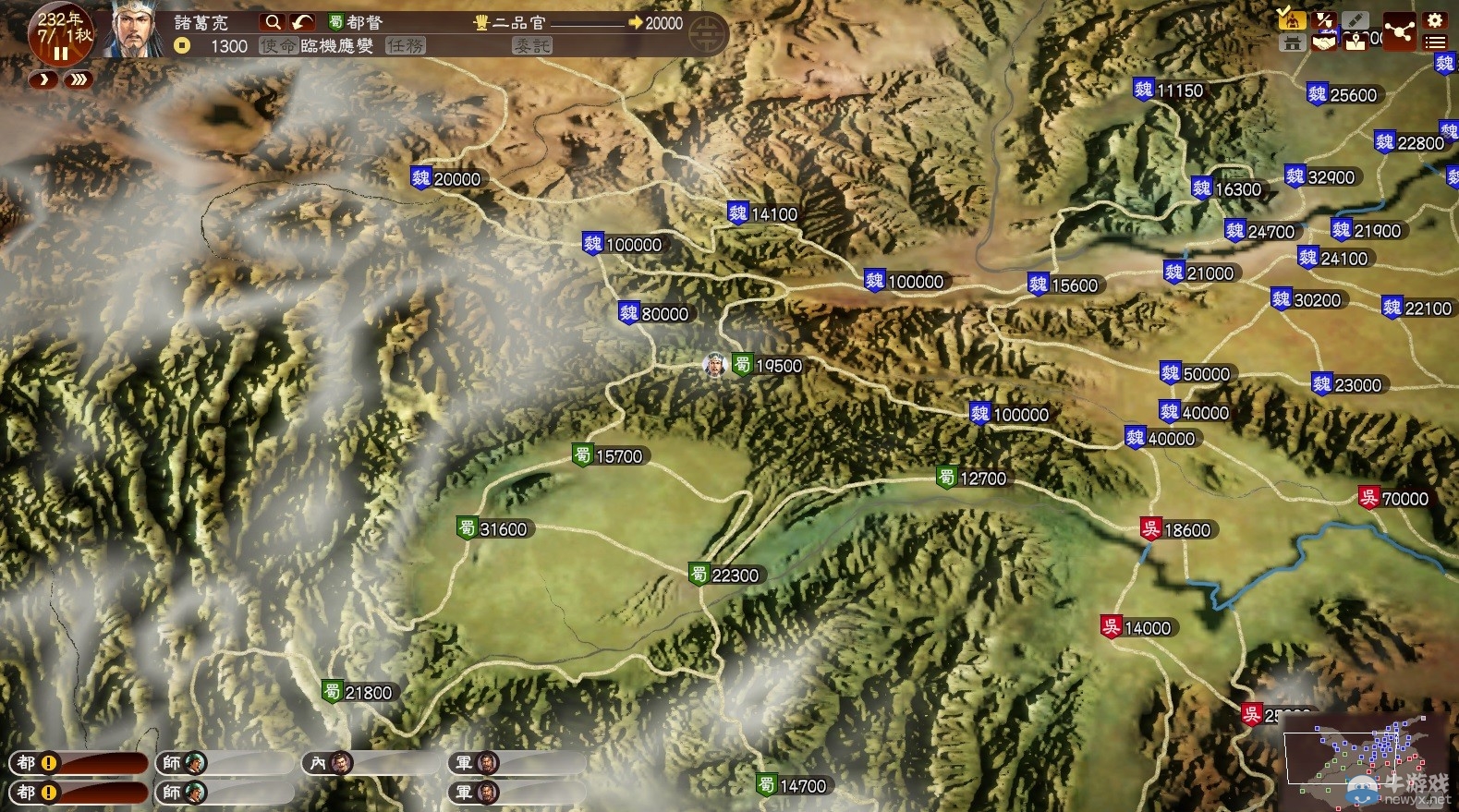The width and height of the screenshot is (1459, 812).
Task: Open the list menu icon top right
Action: click(x=1433, y=42)
